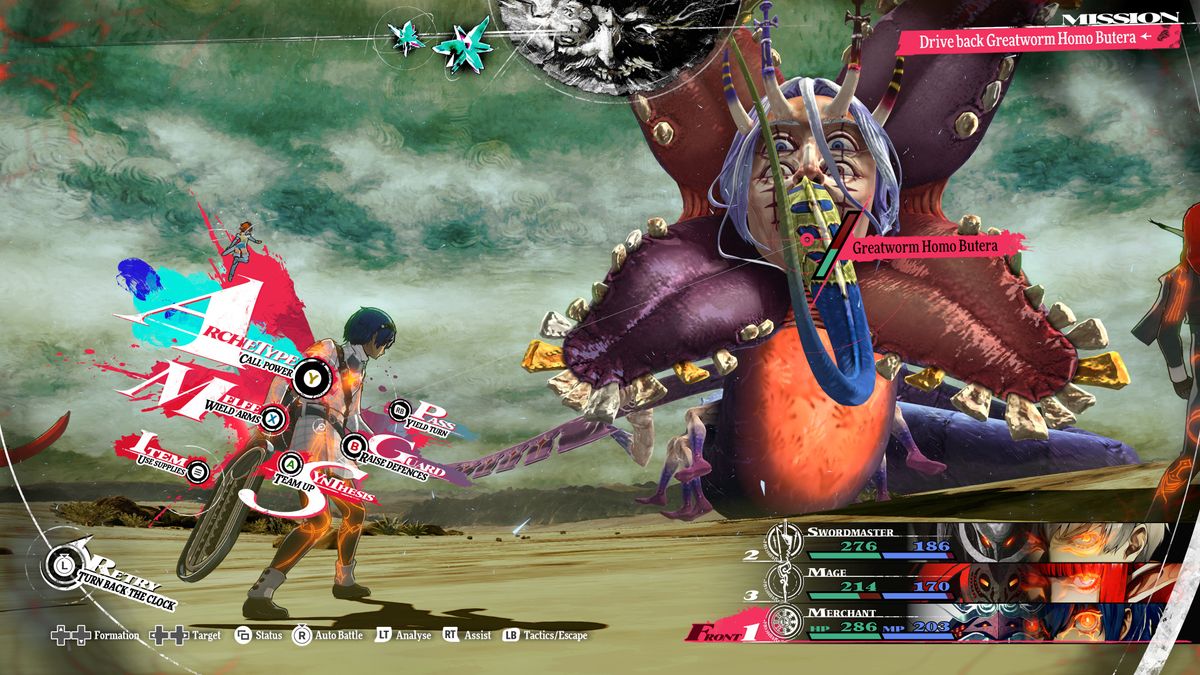Open the Formation option
The width and height of the screenshot is (1200, 675).
[96, 635]
